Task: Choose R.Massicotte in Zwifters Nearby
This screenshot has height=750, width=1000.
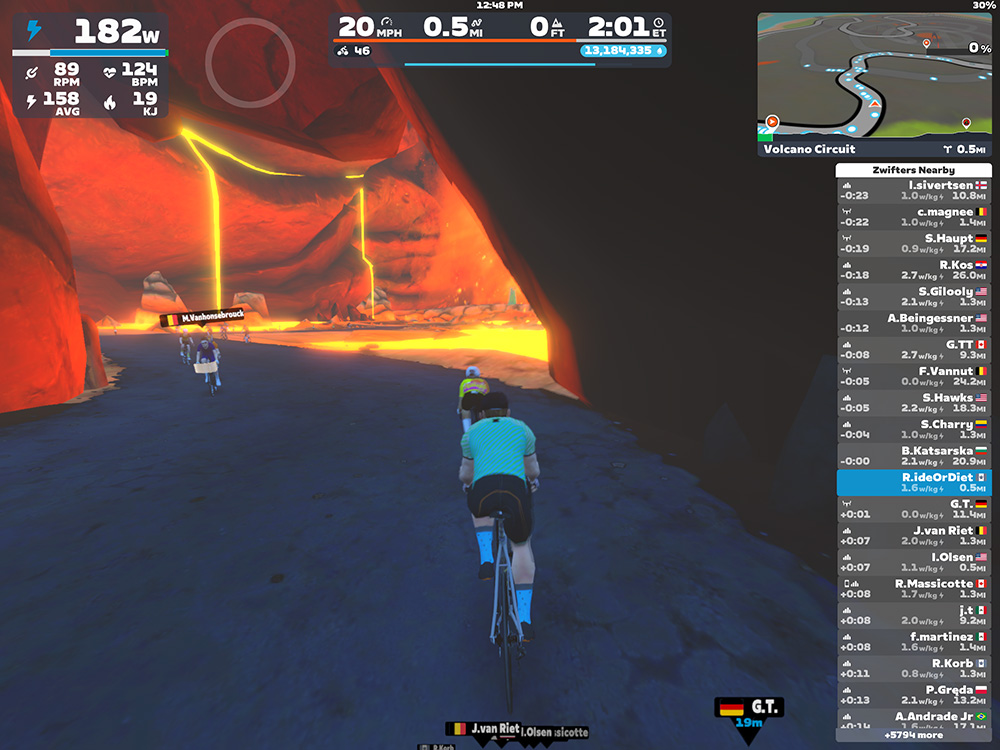Action: tap(913, 589)
